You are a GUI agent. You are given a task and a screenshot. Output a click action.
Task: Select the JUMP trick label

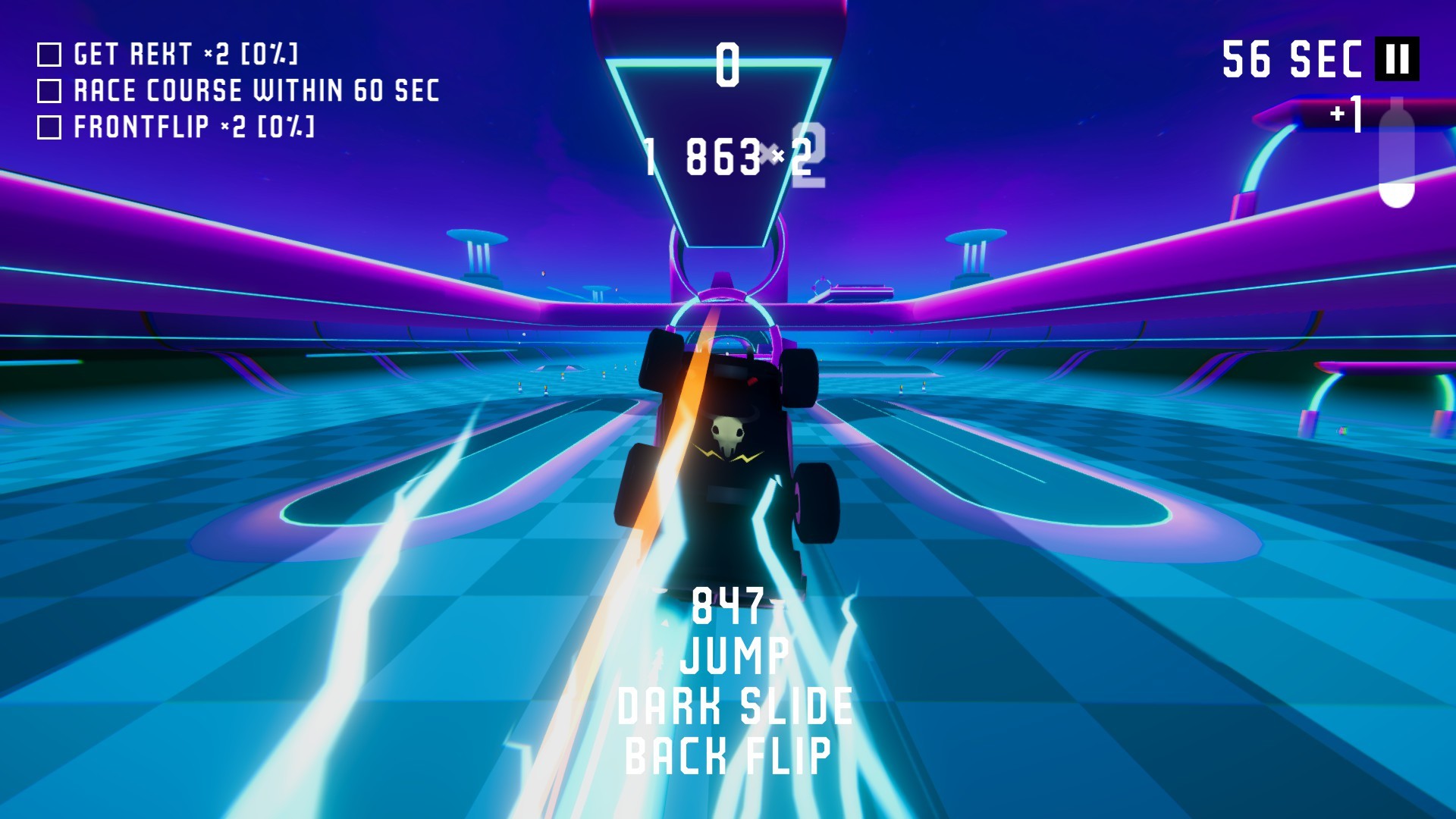pos(733,657)
